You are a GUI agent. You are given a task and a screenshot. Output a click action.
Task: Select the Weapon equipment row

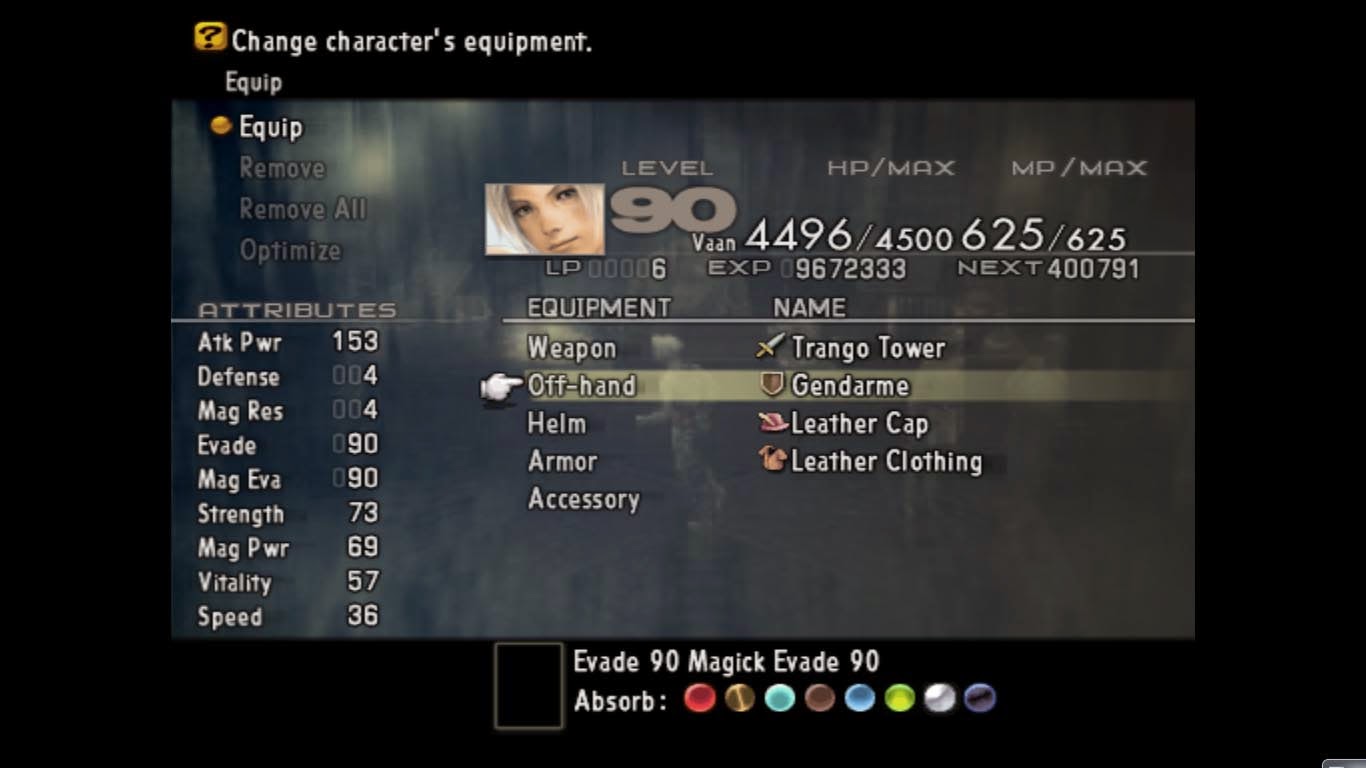tap(570, 348)
